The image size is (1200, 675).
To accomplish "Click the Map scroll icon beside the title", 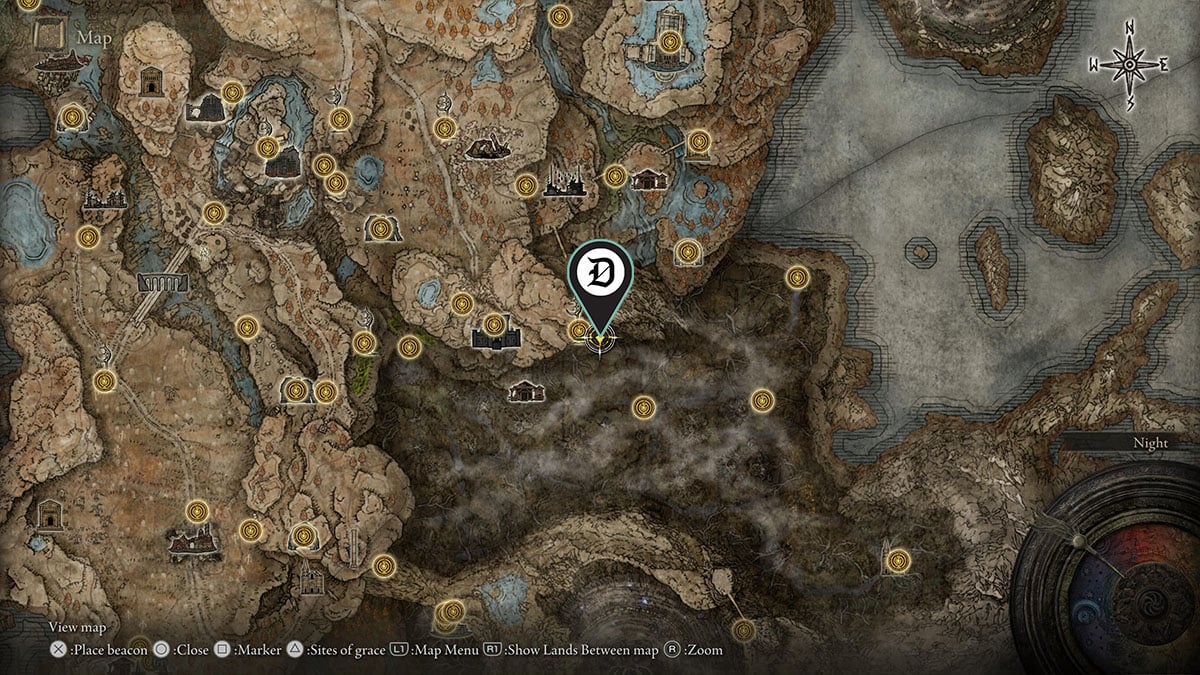I will pyautogui.click(x=49, y=37).
